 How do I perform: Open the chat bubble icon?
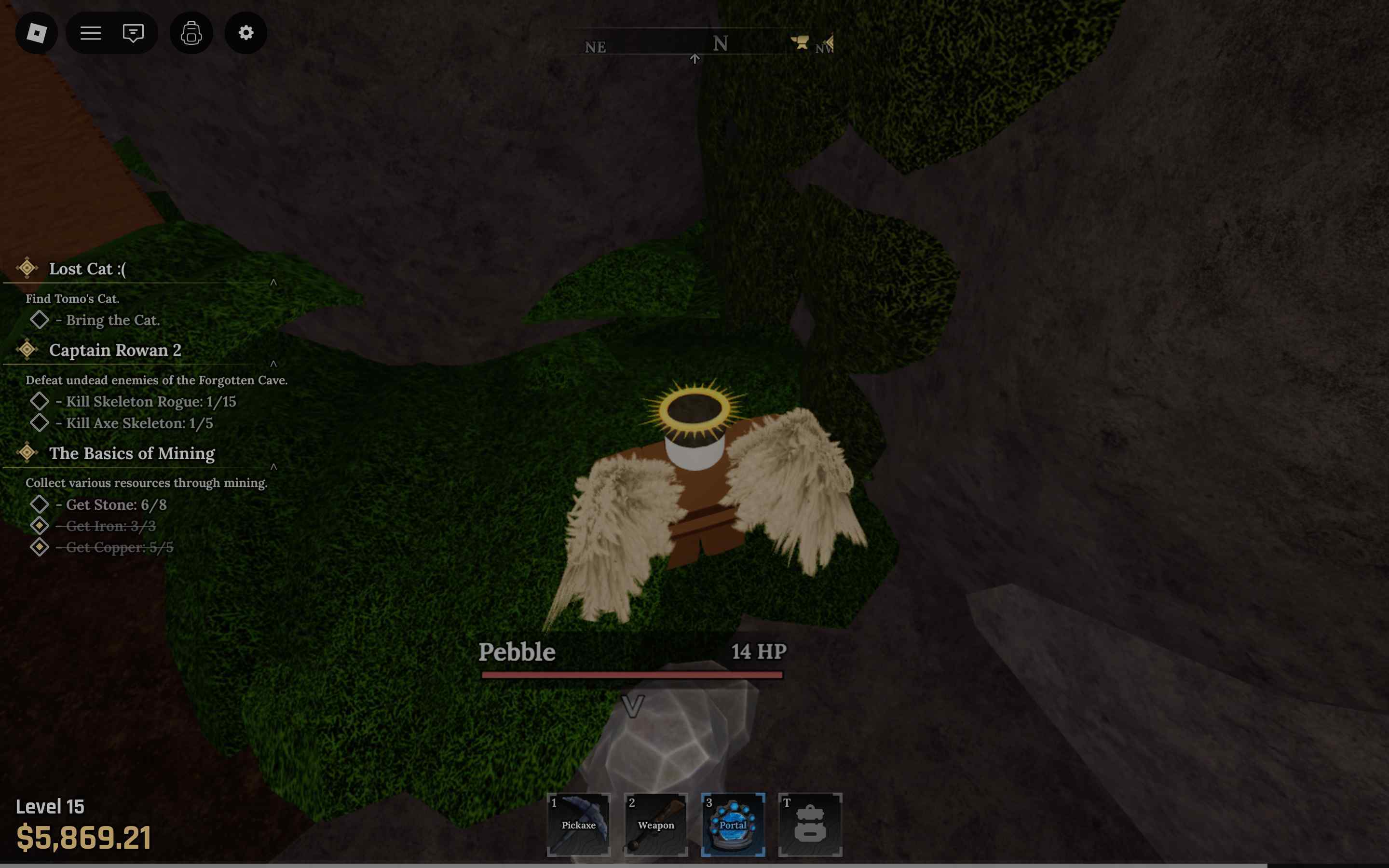133,33
